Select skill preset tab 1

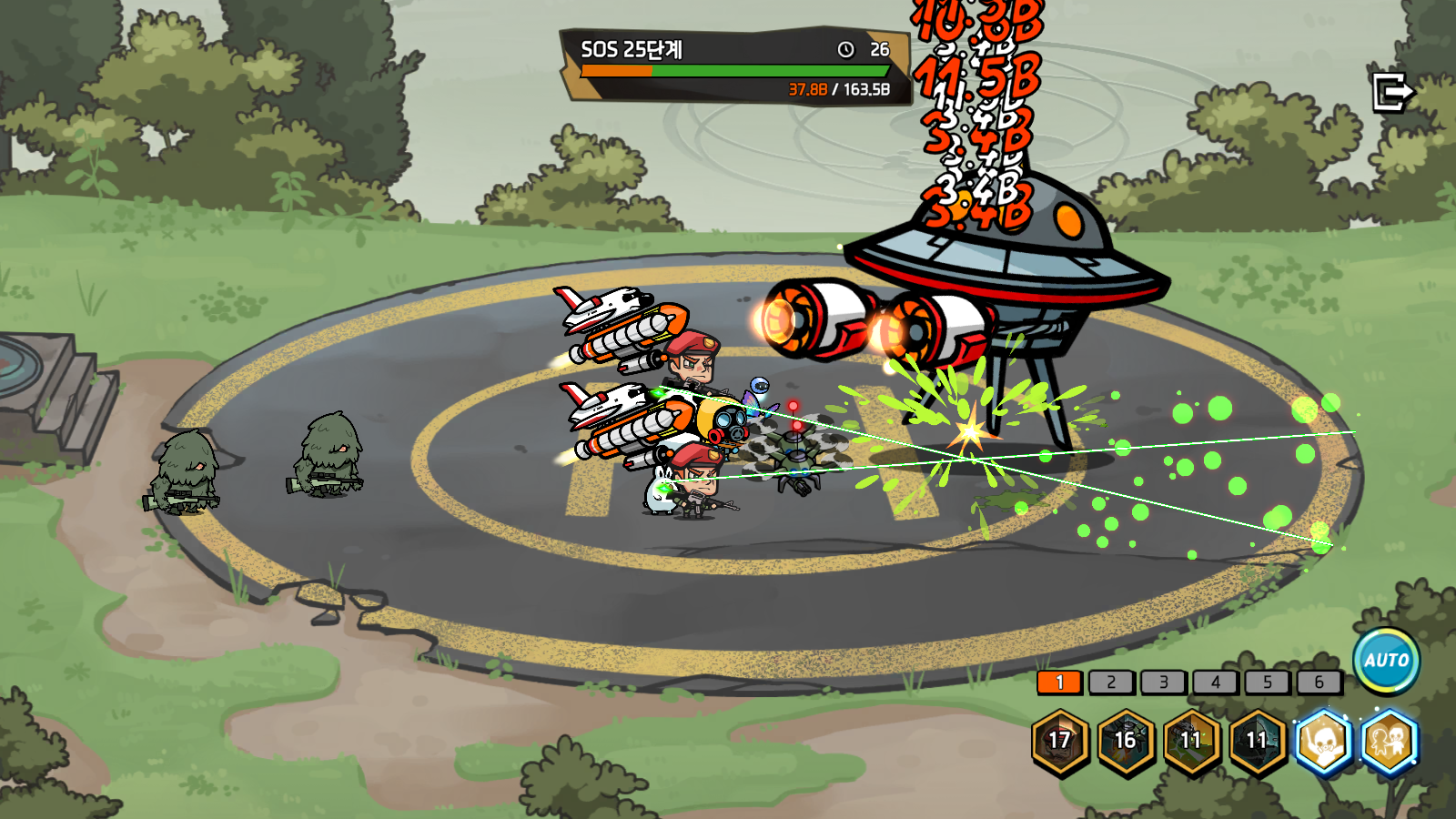(x=1059, y=682)
